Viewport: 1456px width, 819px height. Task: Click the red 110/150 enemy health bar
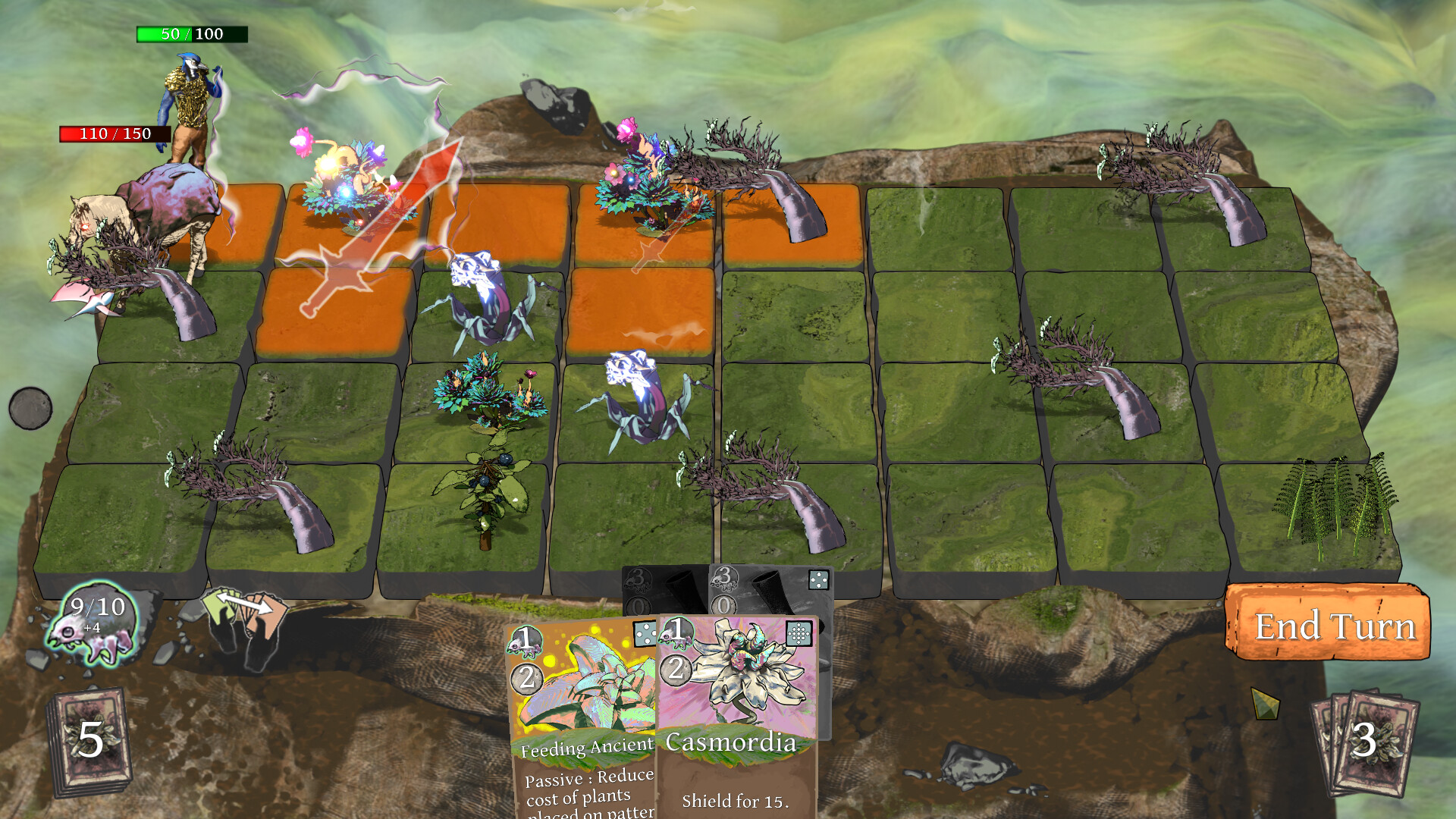tap(114, 135)
